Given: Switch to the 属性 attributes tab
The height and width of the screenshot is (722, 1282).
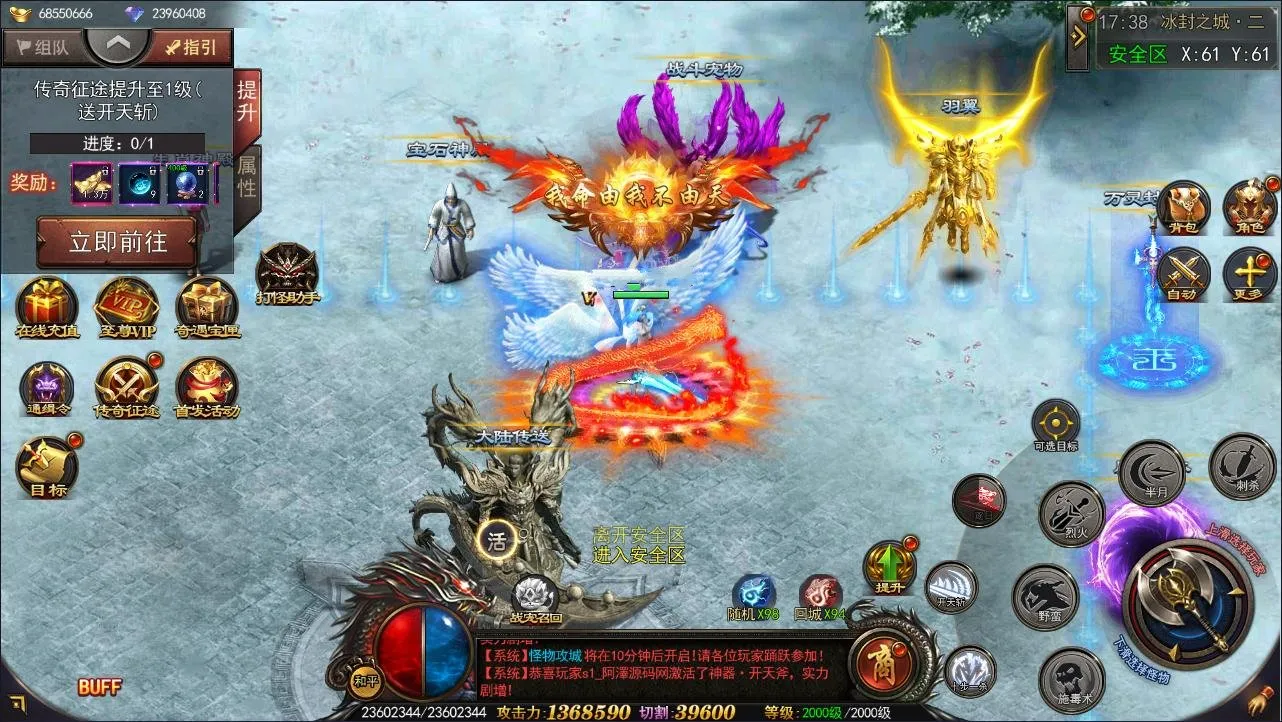Looking at the screenshot, I should tap(247, 174).
